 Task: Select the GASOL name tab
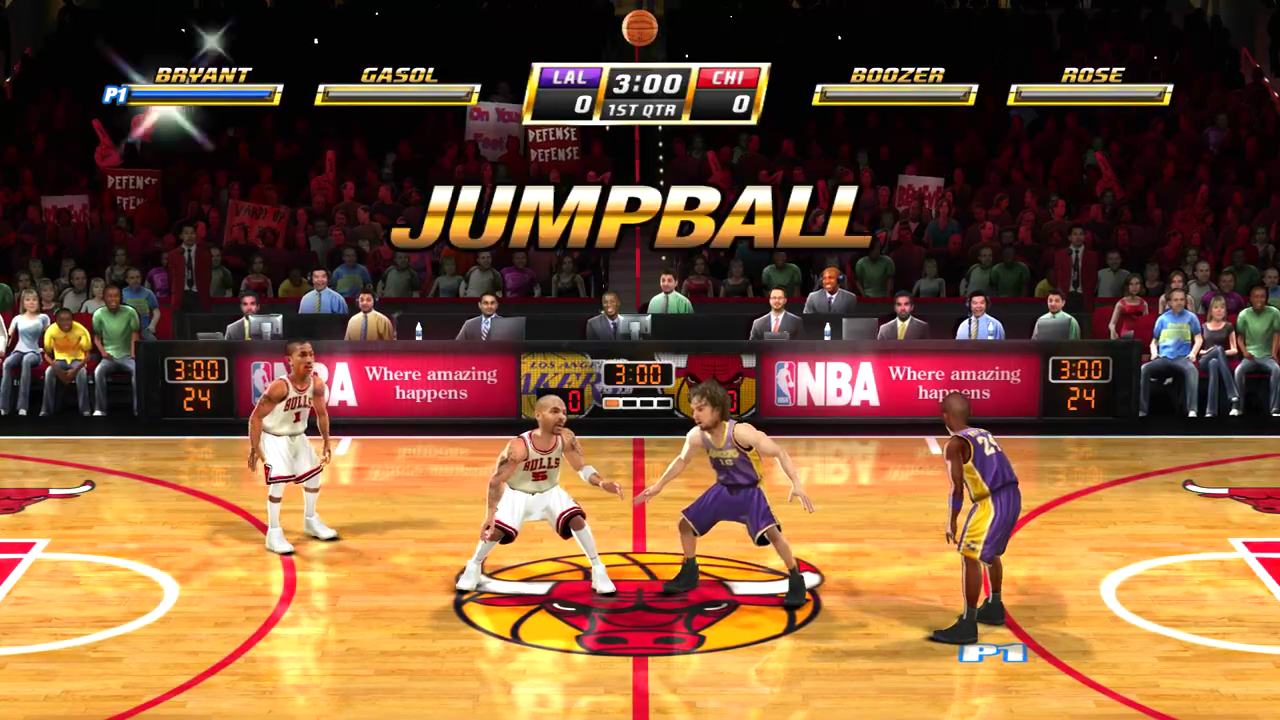coord(398,74)
